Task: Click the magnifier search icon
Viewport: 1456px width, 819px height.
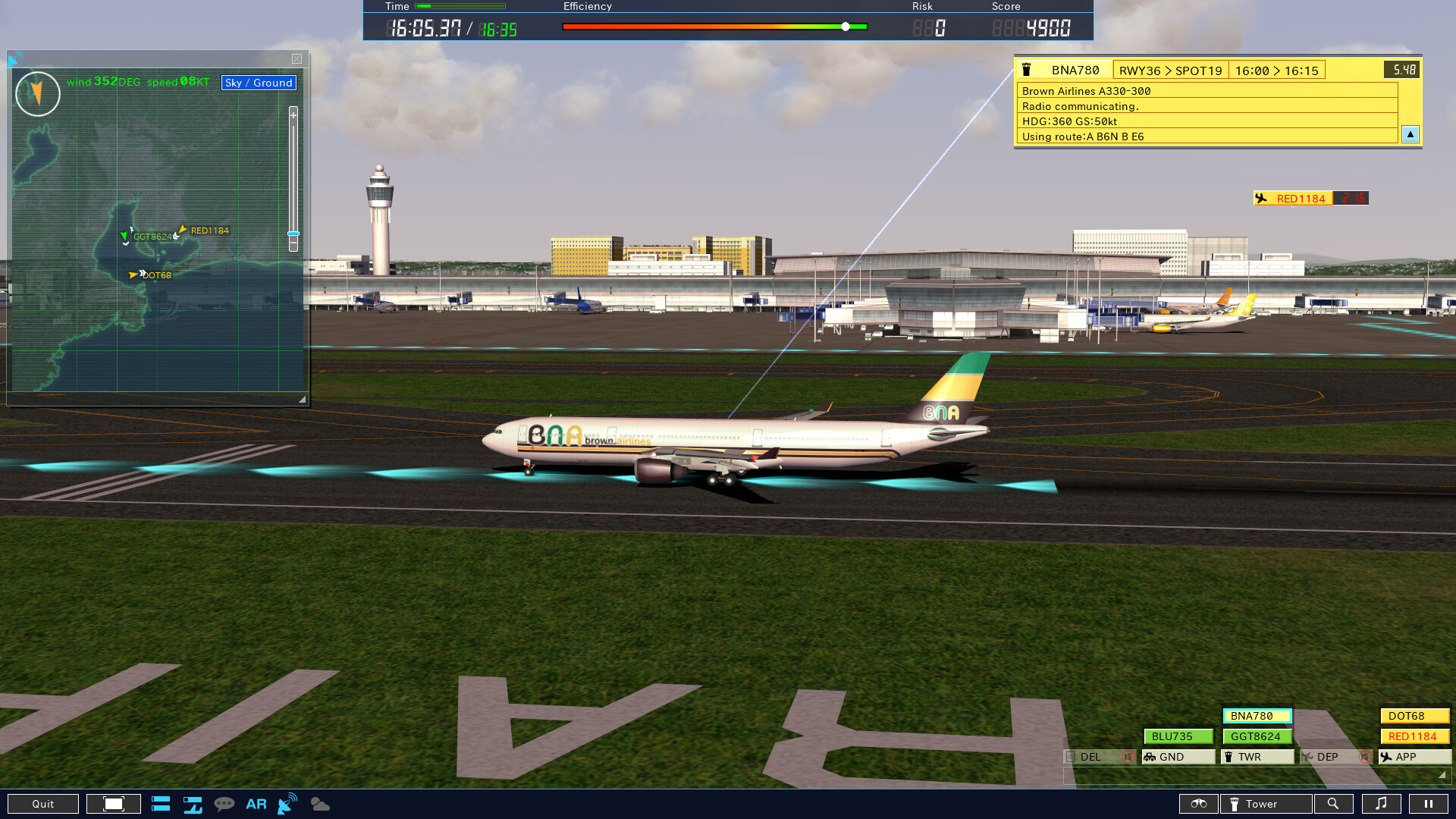Action: pyautogui.click(x=1334, y=804)
